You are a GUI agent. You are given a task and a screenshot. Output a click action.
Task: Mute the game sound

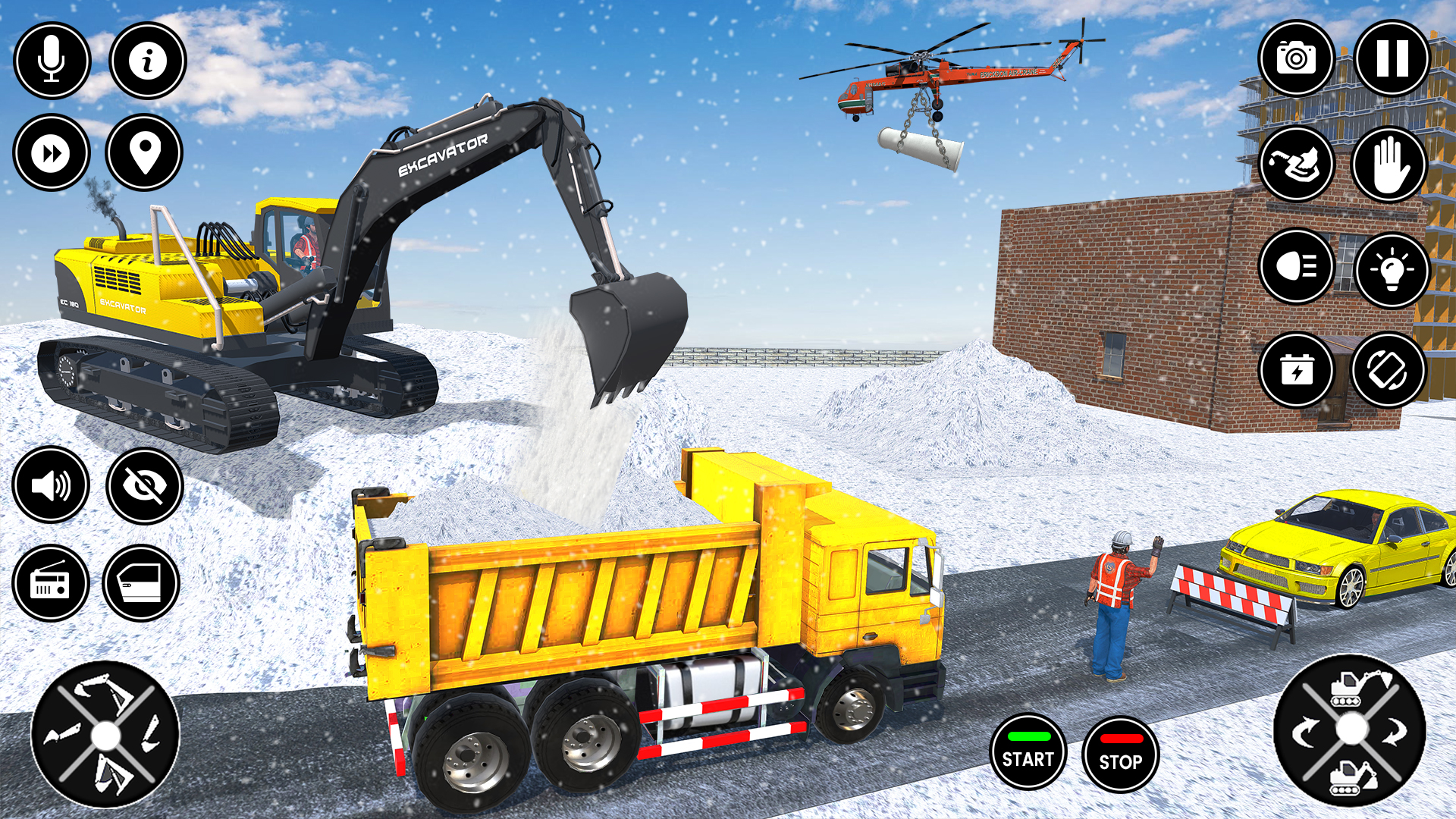(51, 485)
